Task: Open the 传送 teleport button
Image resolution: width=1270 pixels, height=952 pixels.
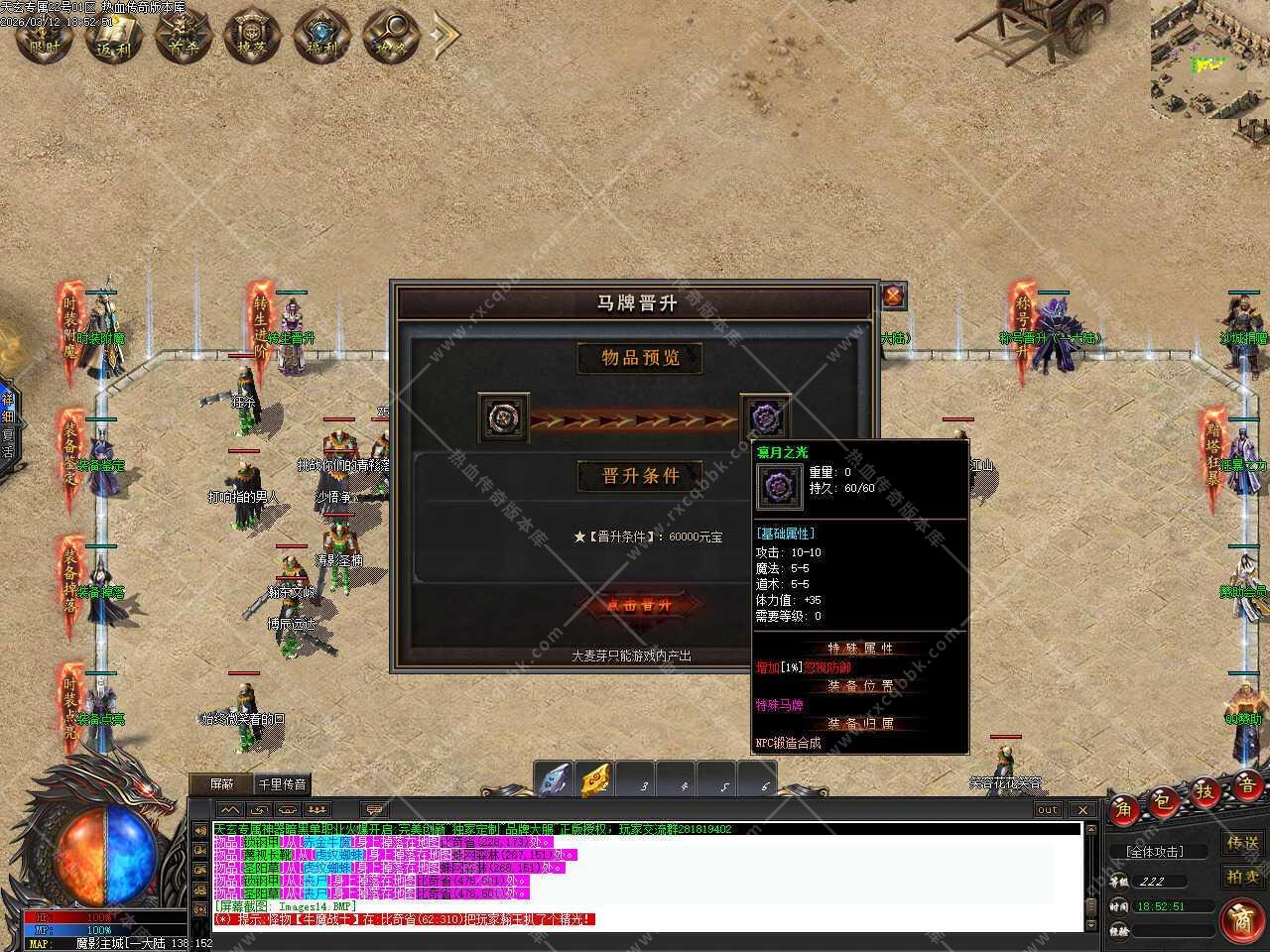Action: click(x=1242, y=844)
